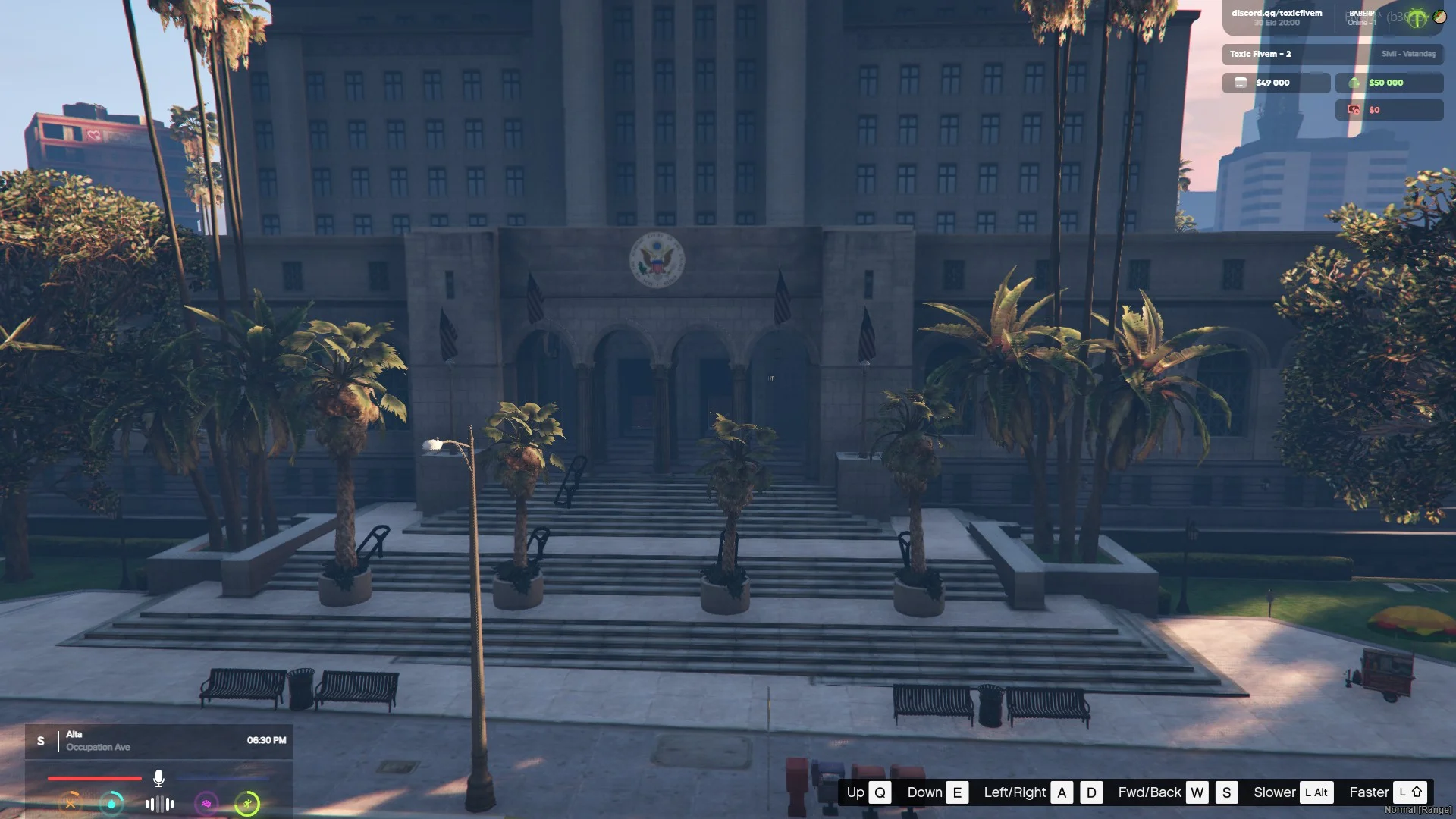
Task: Open the round player avatar
Action: click(1439, 16)
